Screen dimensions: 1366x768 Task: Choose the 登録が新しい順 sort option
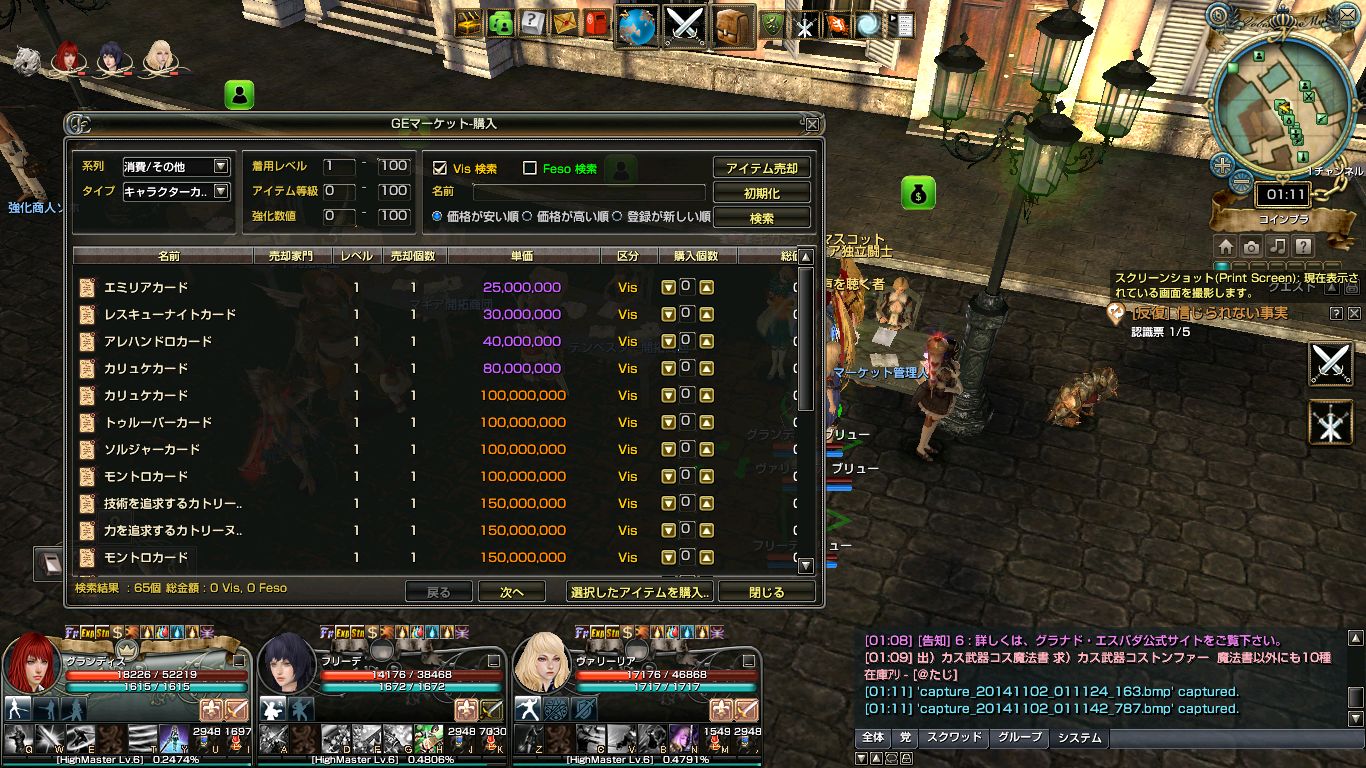(617, 216)
